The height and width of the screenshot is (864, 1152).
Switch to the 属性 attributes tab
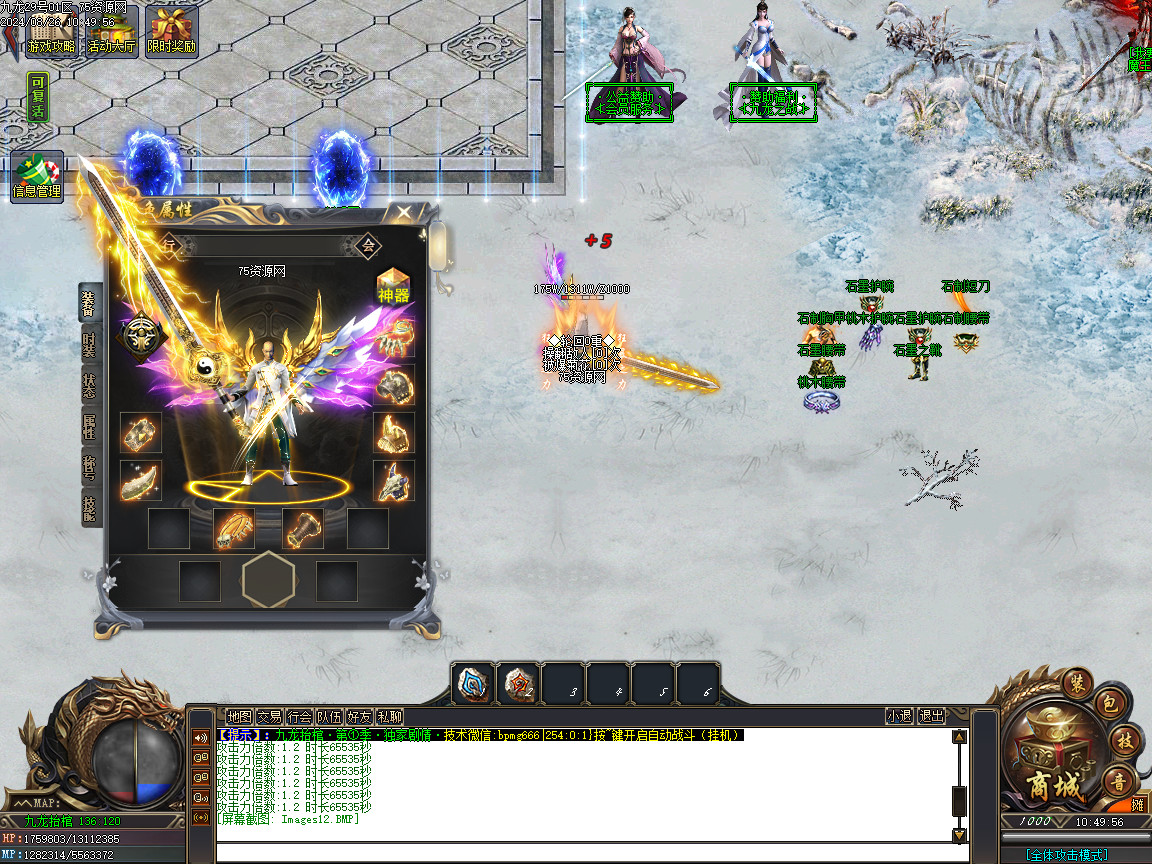tap(90, 426)
